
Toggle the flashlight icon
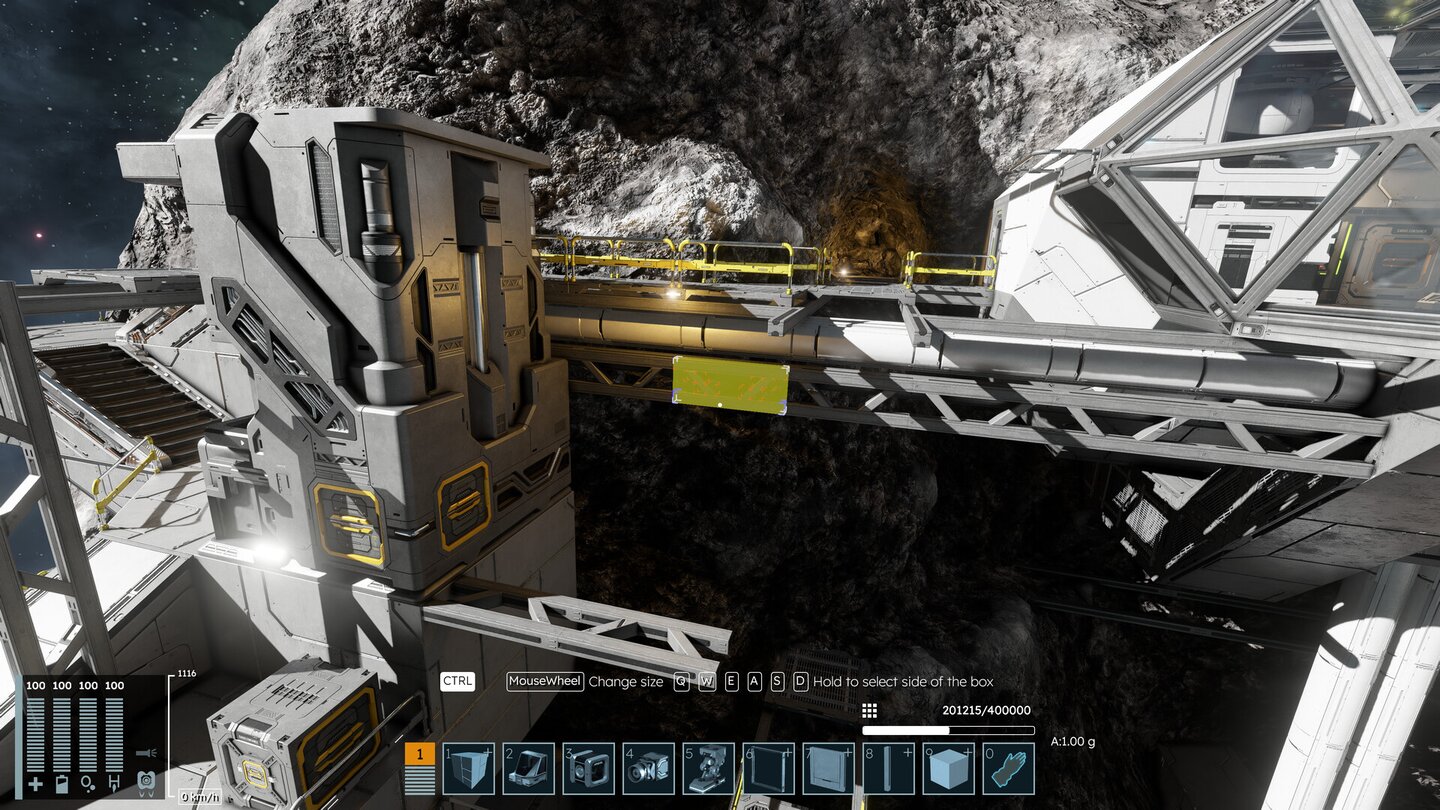(x=146, y=753)
